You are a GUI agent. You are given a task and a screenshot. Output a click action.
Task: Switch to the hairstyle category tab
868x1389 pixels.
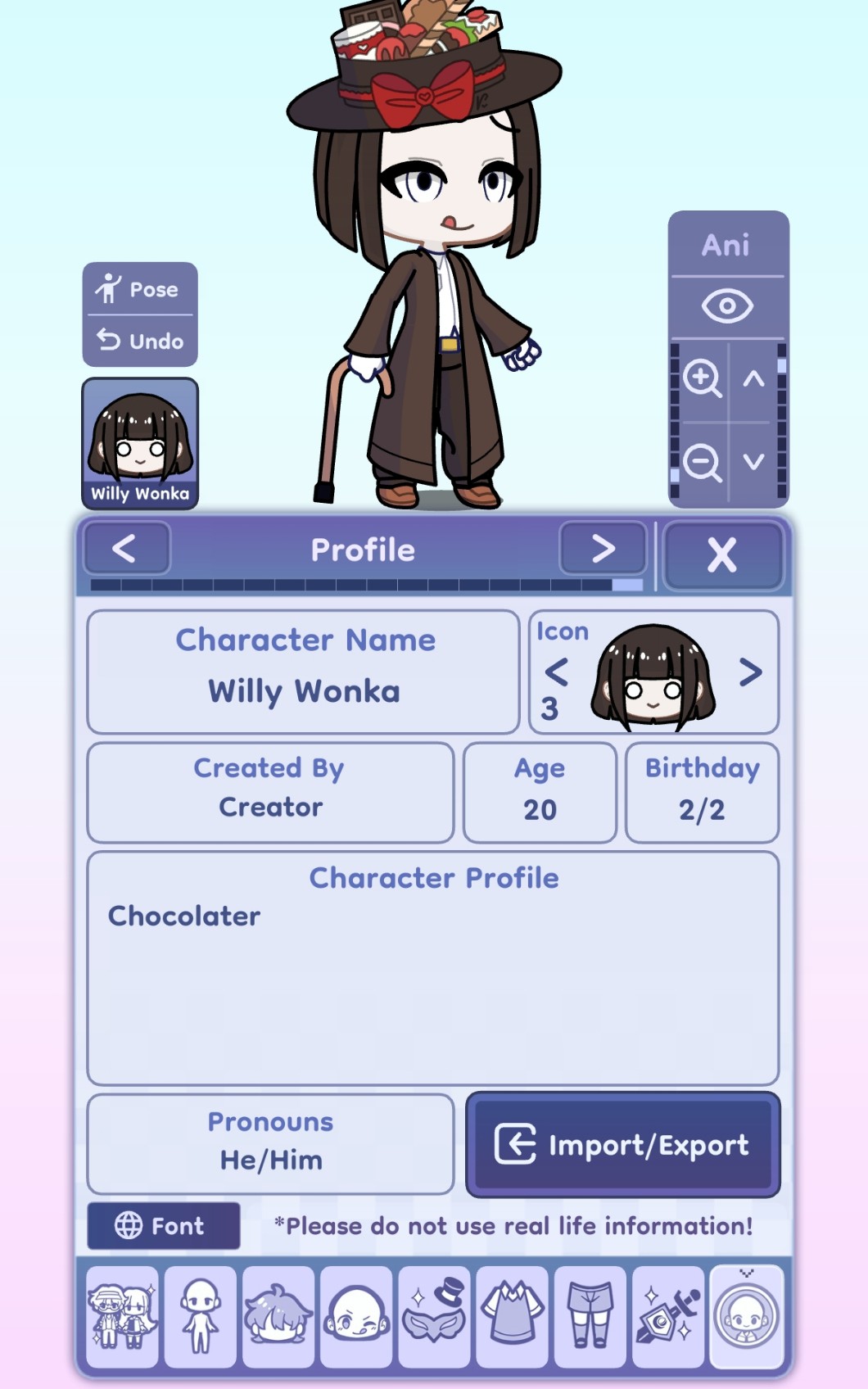tap(278, 1317)
